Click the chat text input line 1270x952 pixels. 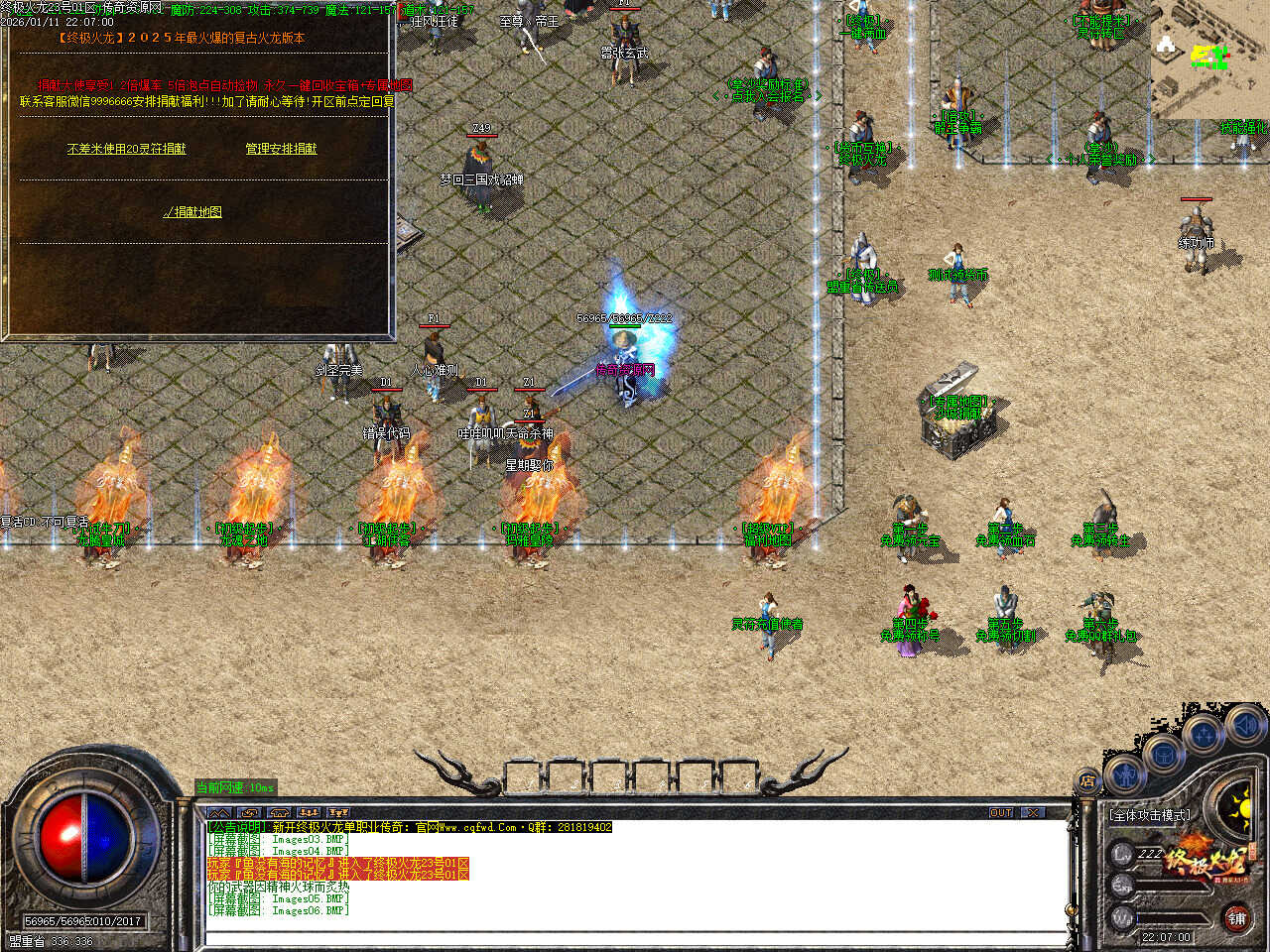[x=635, y=937]
